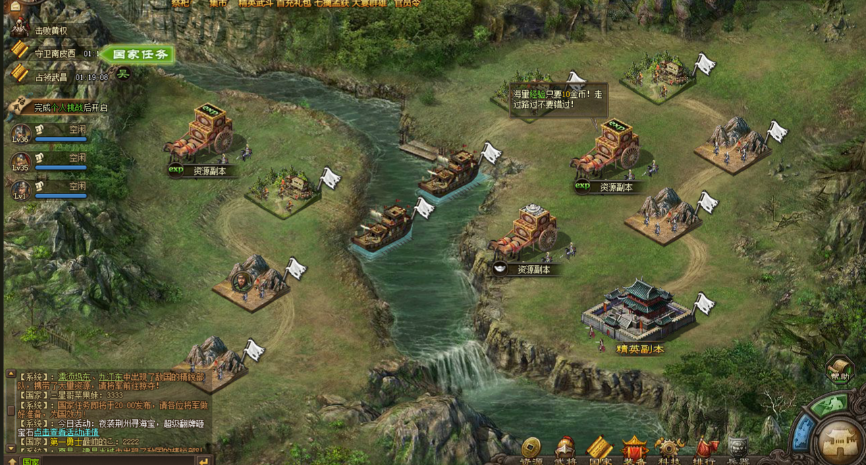Open the gear technology menu
The image size is (866, 465).
[669, 447]
